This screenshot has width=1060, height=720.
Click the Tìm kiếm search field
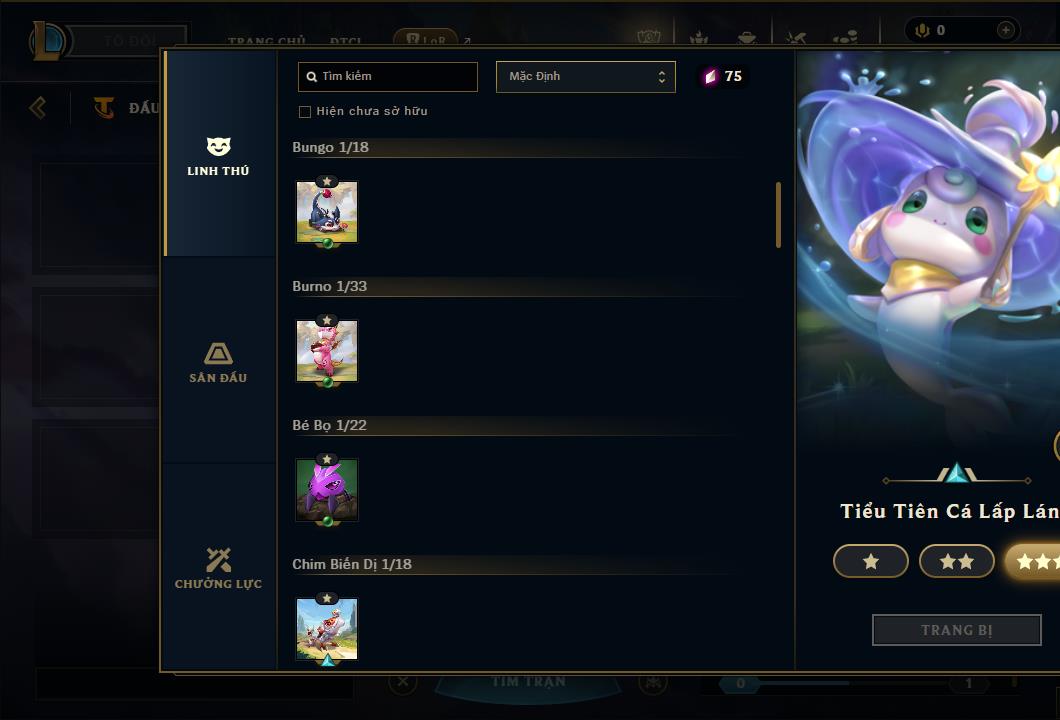pos(388,77)
